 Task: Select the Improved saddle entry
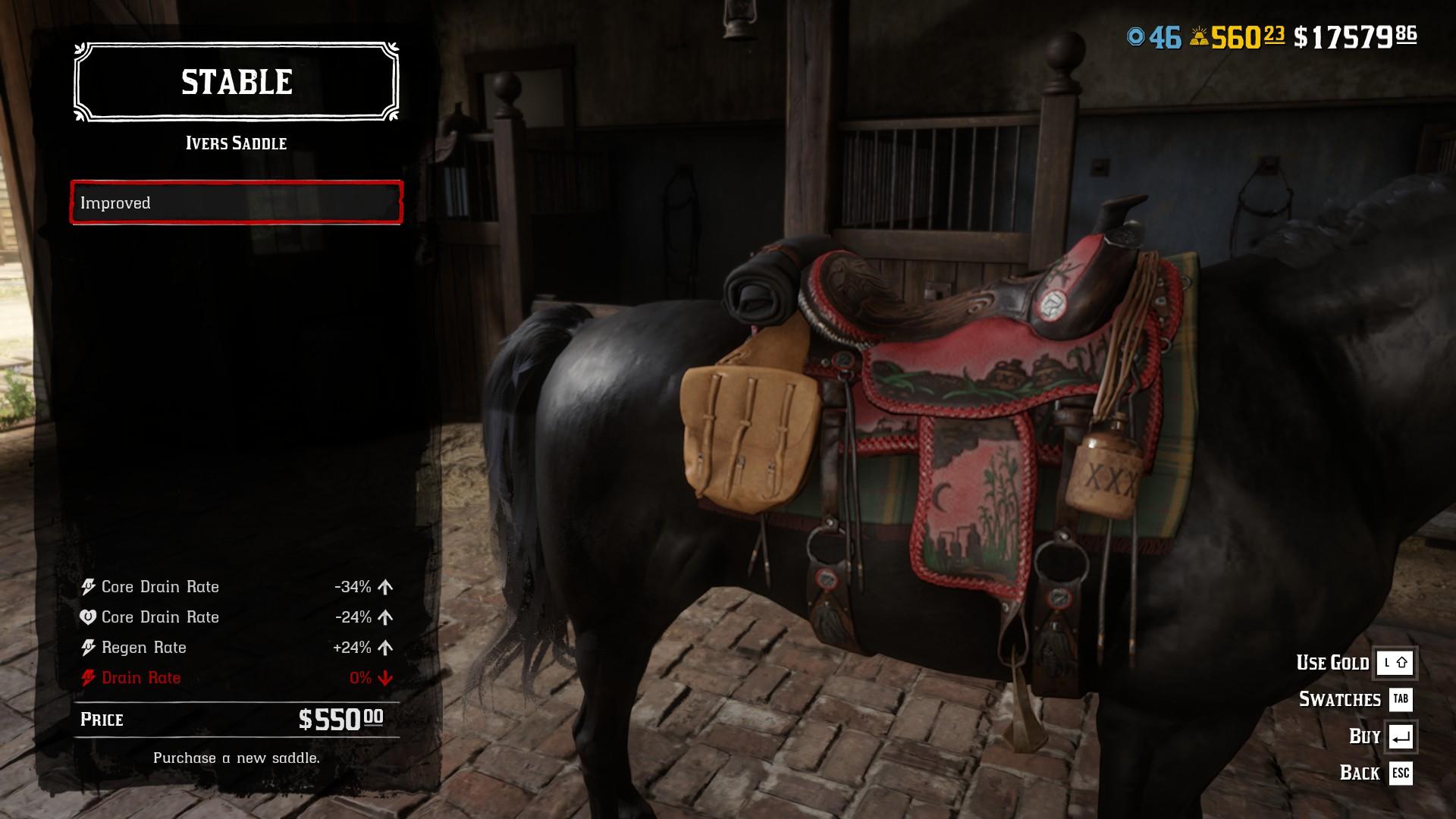point(236,202)
